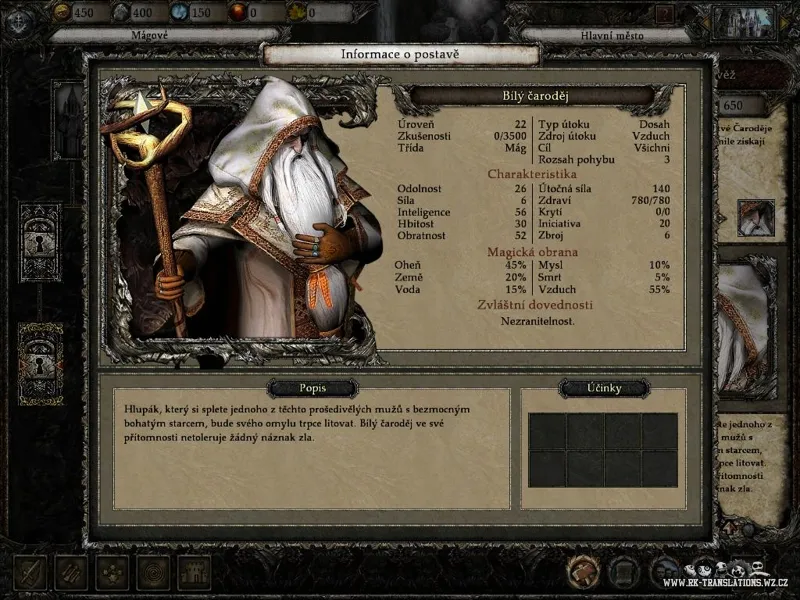Select the gold-framed locked slot

[x=41, y=363]
